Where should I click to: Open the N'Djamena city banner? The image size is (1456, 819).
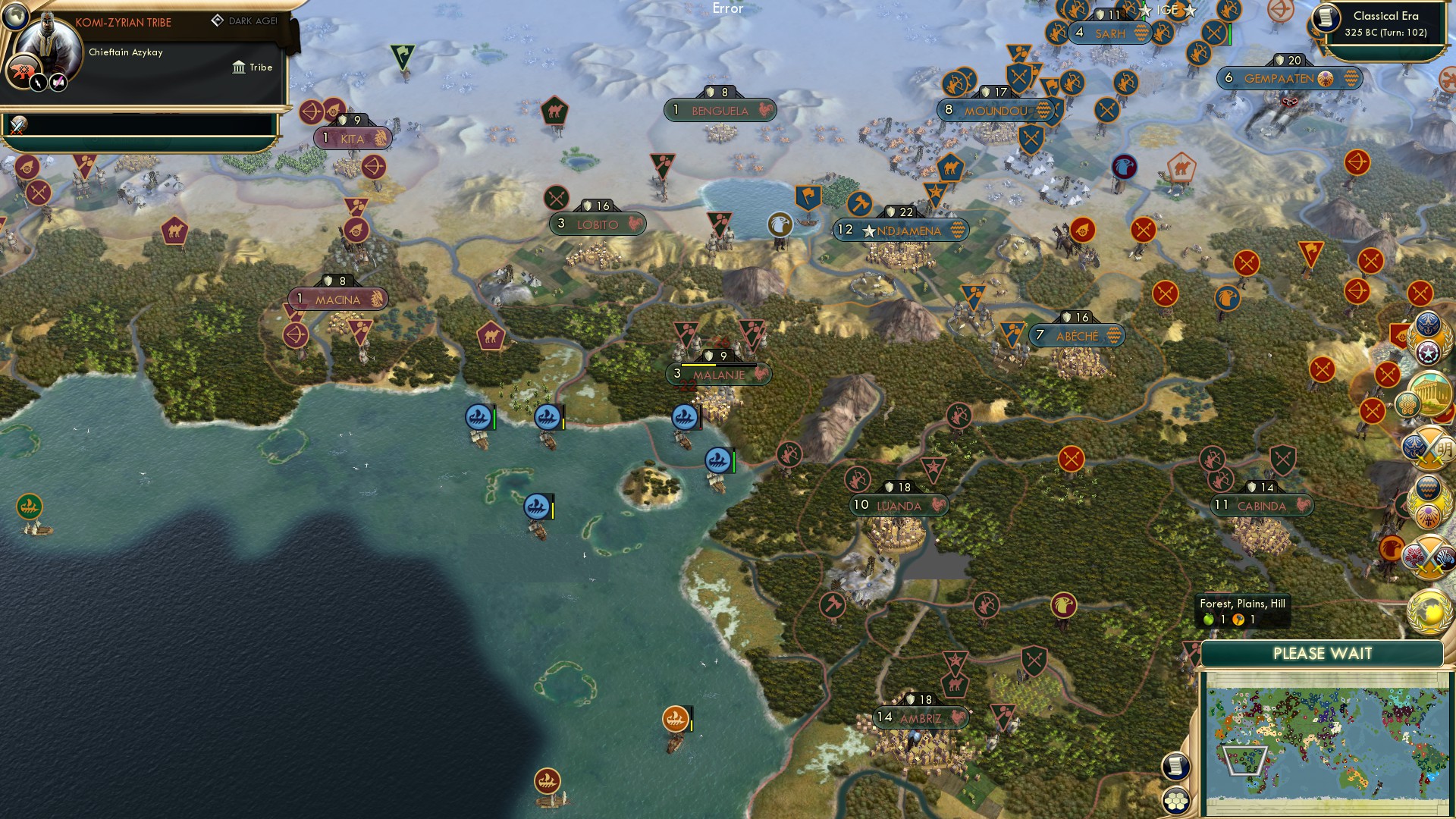coord(901,230)
